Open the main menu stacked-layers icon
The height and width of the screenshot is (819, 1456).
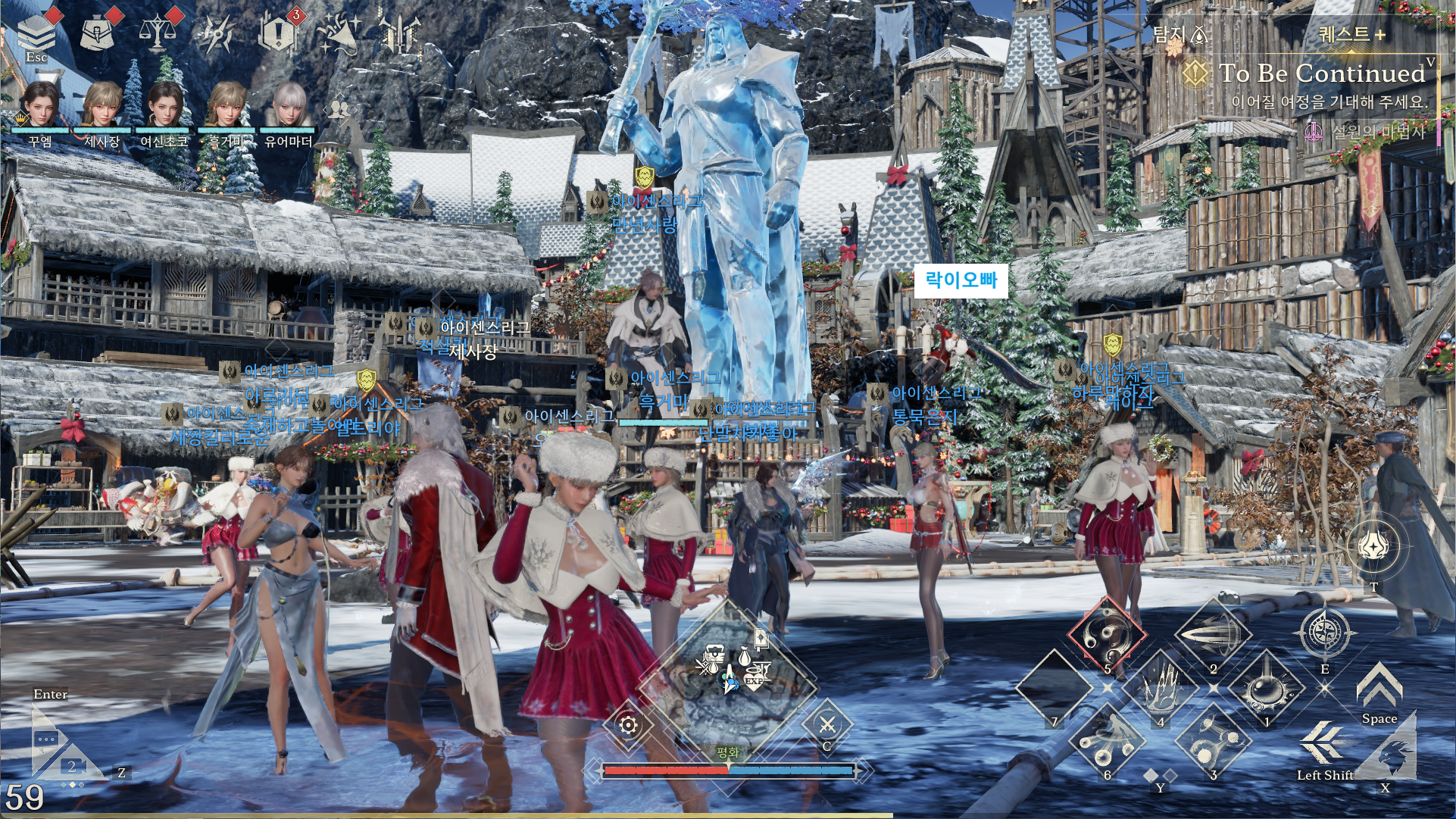point(36,32)
